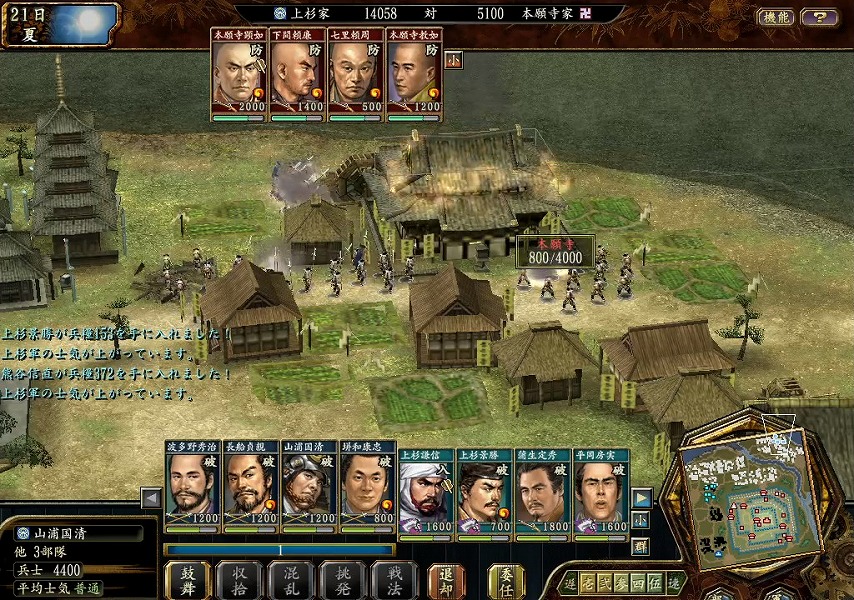854x600 pixels.
Task: Open the 戦法 tactics command
Action: click(394, 579)
